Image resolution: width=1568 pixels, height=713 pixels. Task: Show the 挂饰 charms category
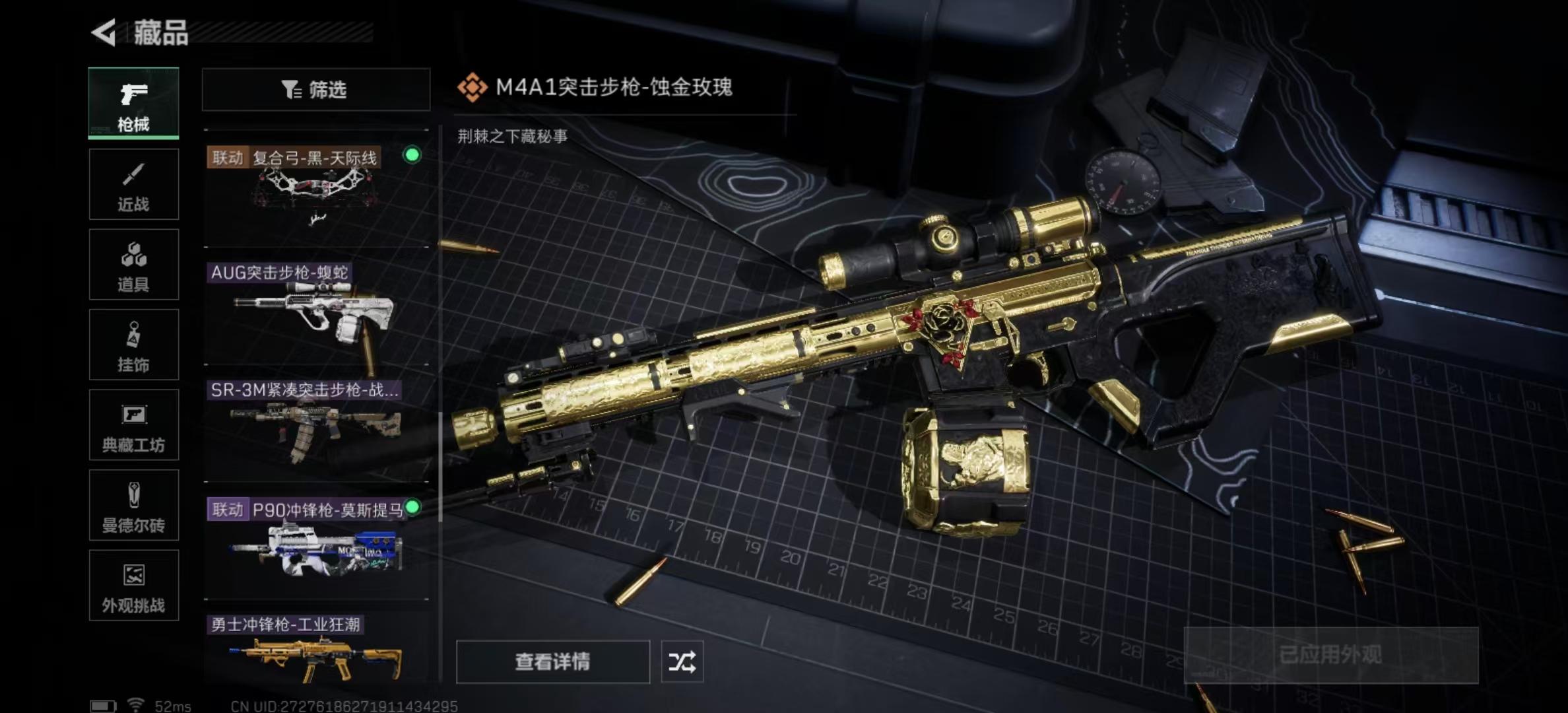coord(133,345)
